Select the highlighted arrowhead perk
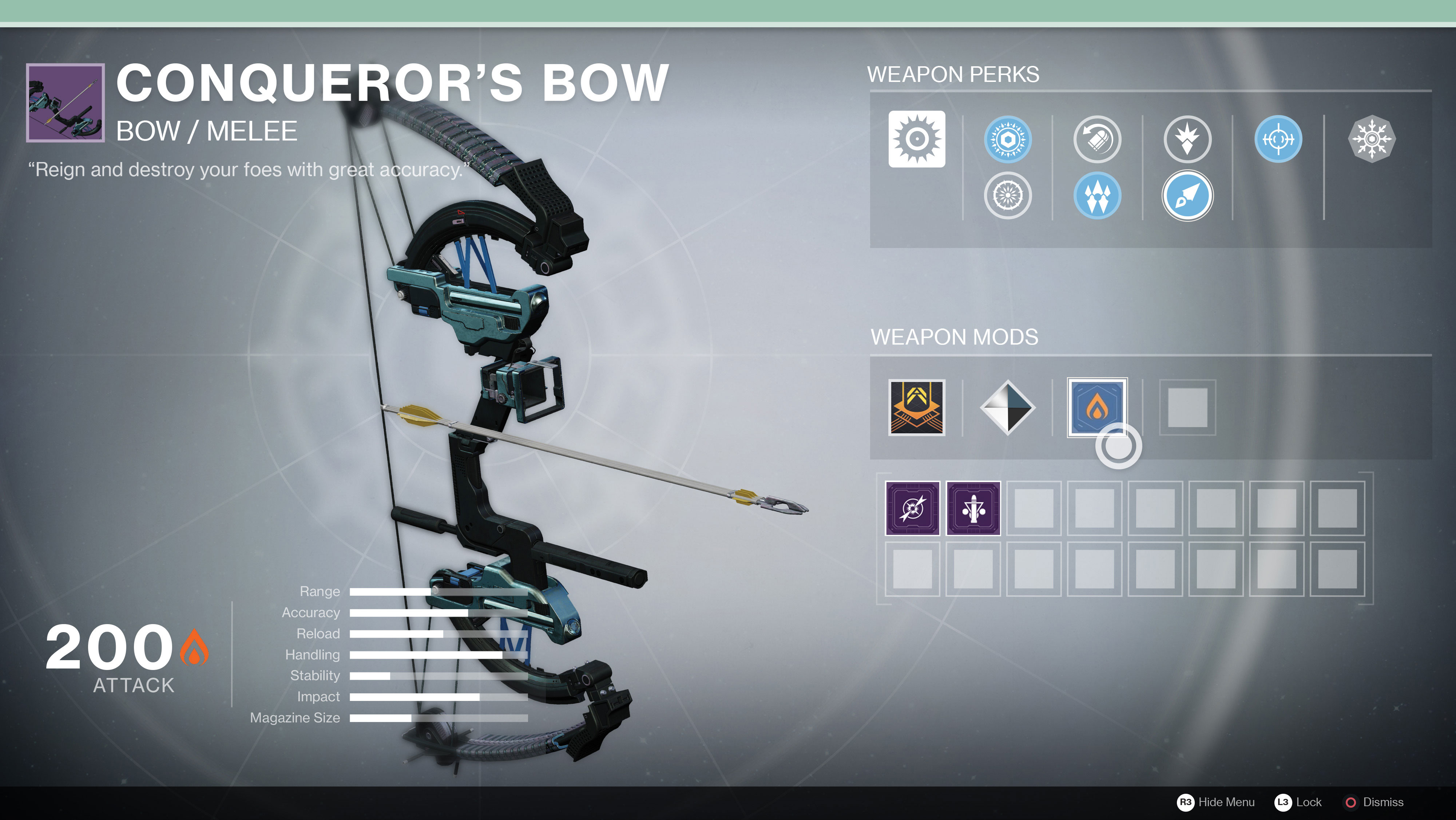Image resolution: width=1456 pixels, height=820 pixels. [1187, 196]
